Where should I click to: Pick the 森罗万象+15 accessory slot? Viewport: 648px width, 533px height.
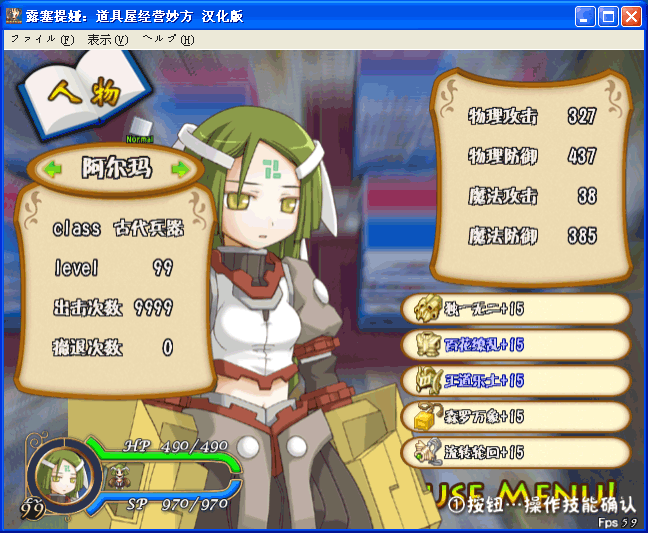(x=516, y=416)
